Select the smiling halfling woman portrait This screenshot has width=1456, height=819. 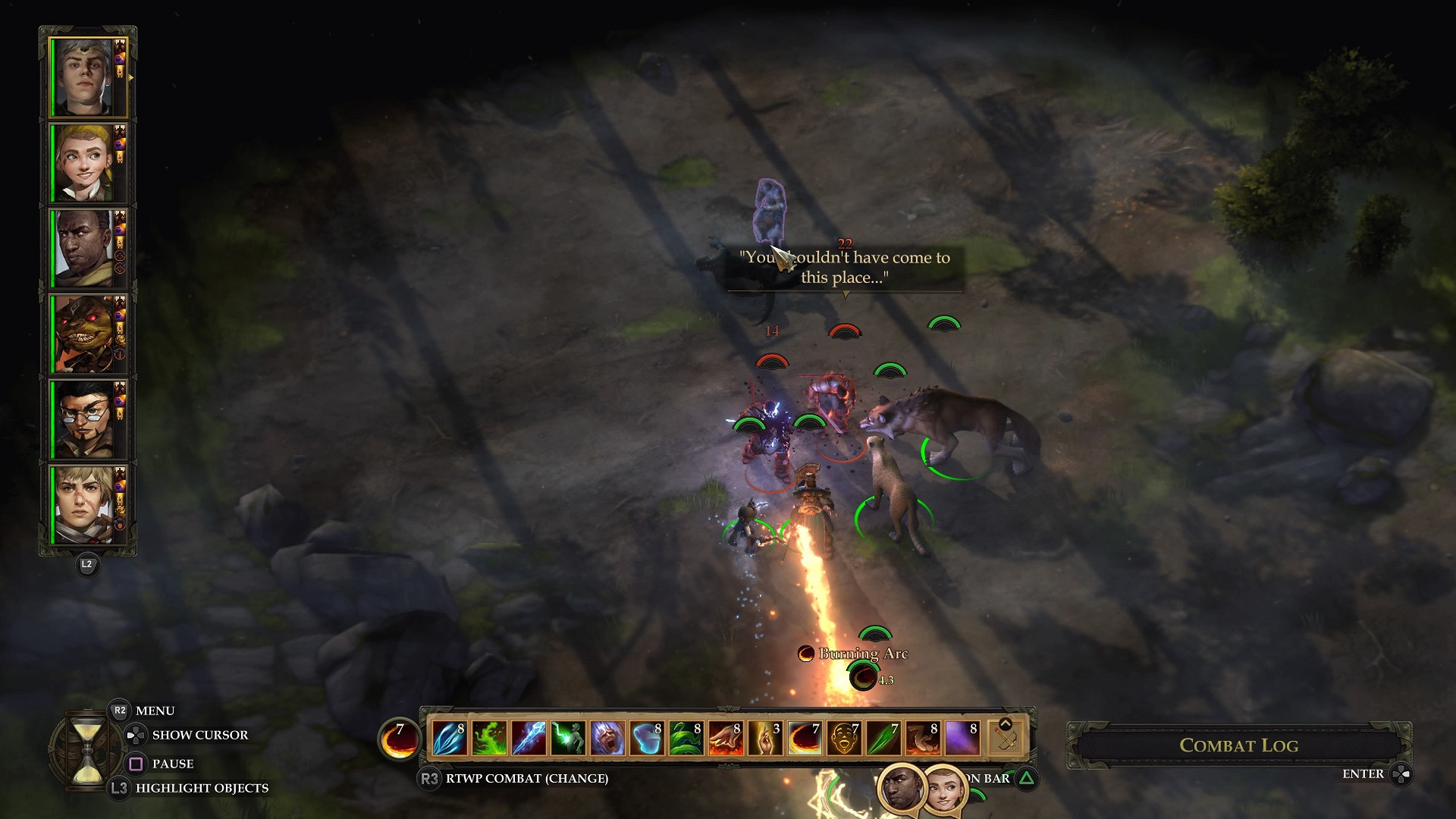click(x=84, y=163)
